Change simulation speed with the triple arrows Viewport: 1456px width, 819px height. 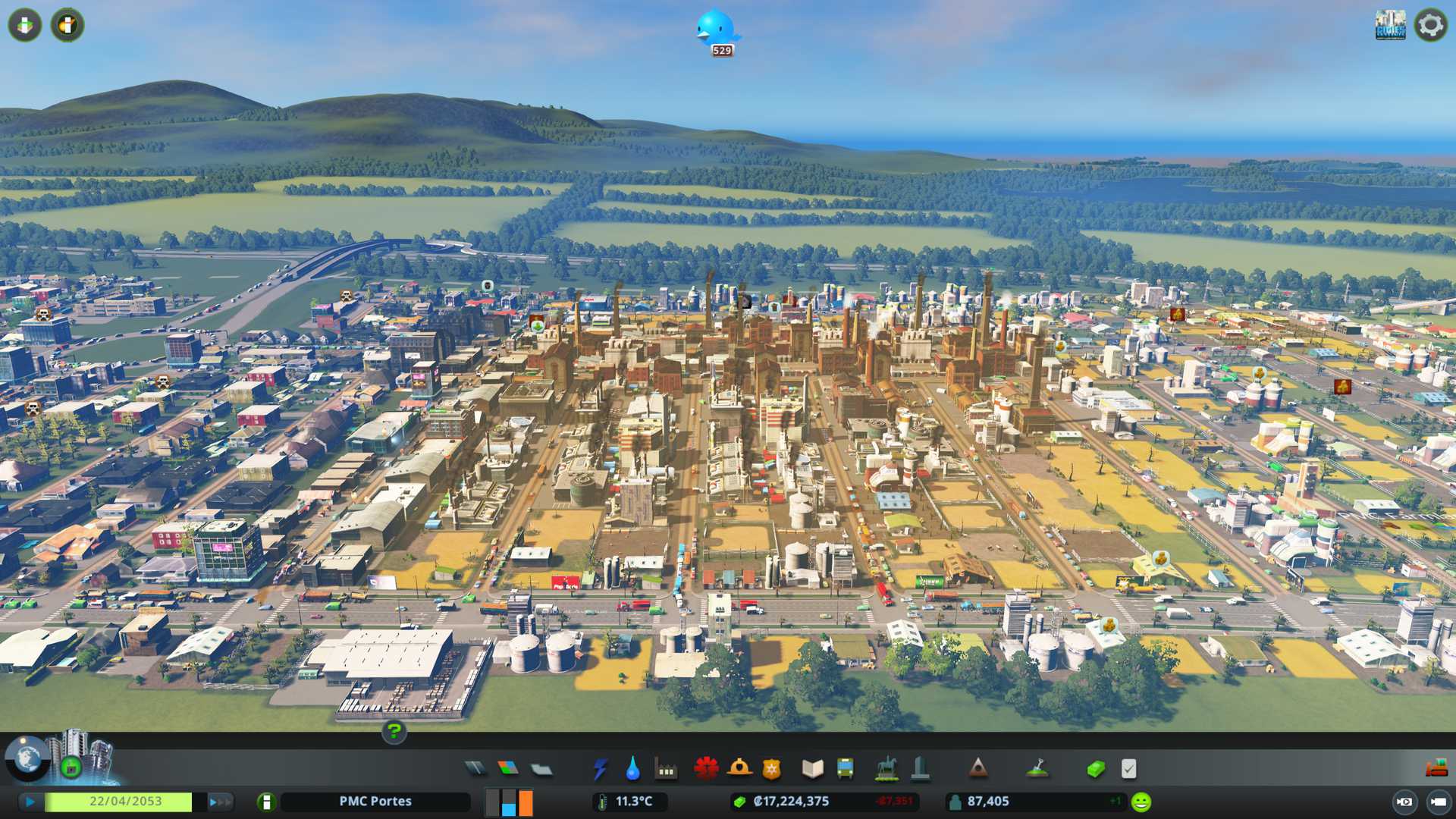[220, 802]
